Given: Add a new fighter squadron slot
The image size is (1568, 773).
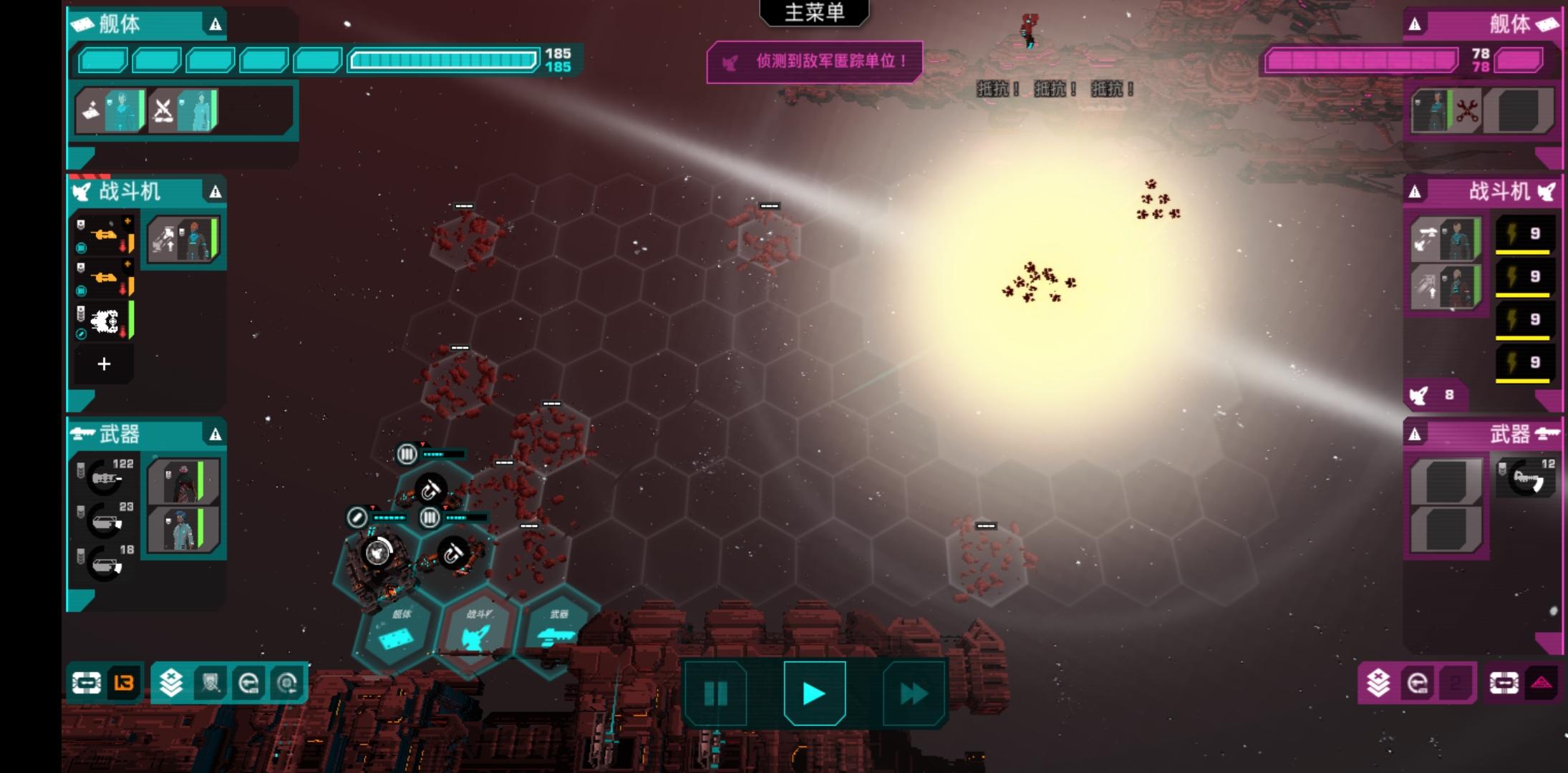Looking at the screenshot, I should pos(104,364).
